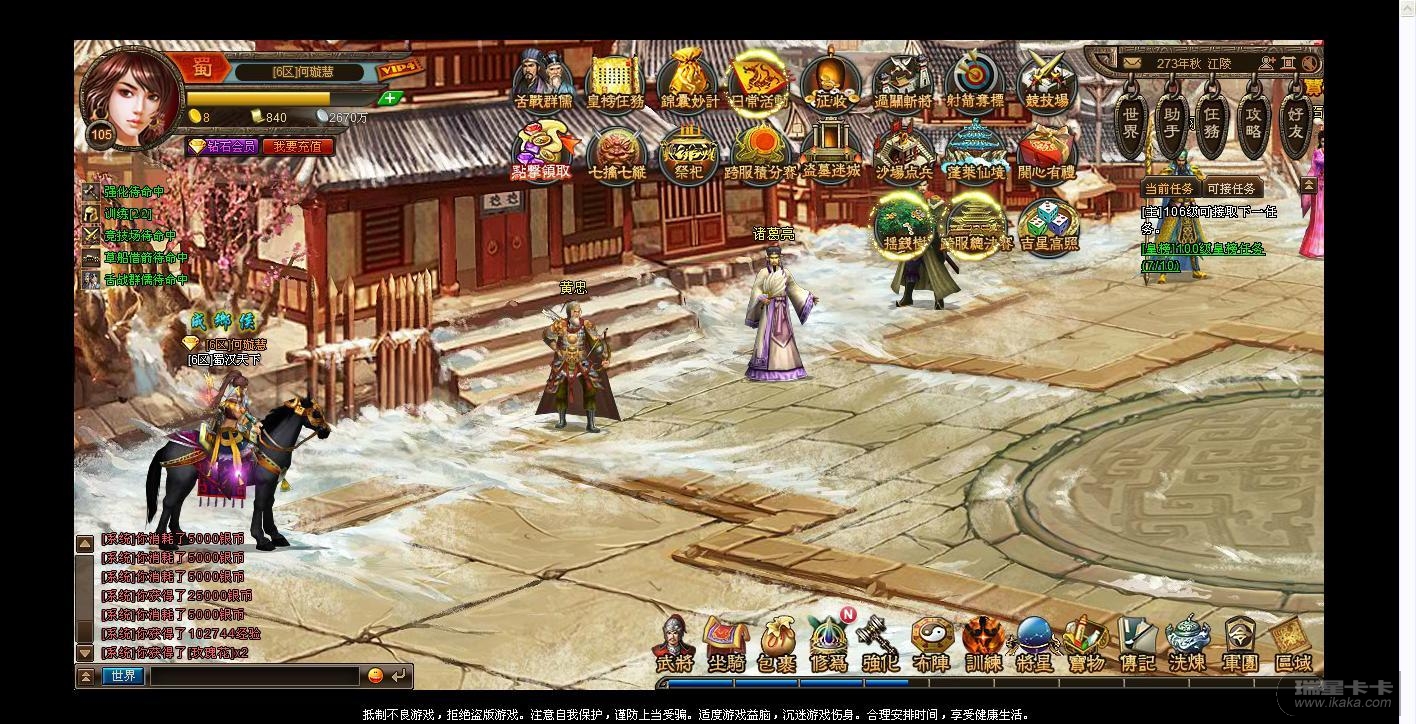Select the 坐骑 mount saddle icon
1416x724 pixels.
(726, 645)
